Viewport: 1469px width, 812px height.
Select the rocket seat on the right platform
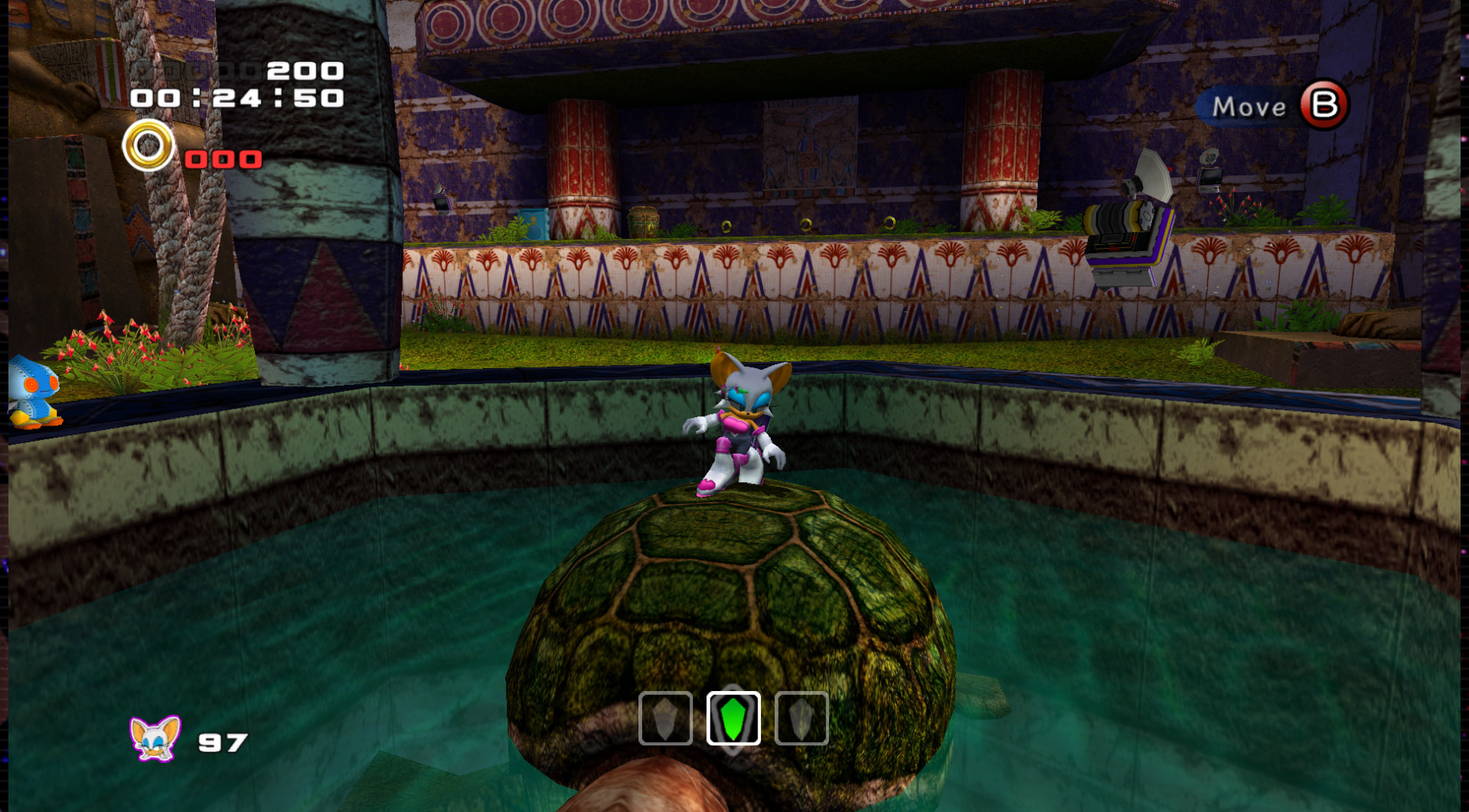click(1125, 230)
